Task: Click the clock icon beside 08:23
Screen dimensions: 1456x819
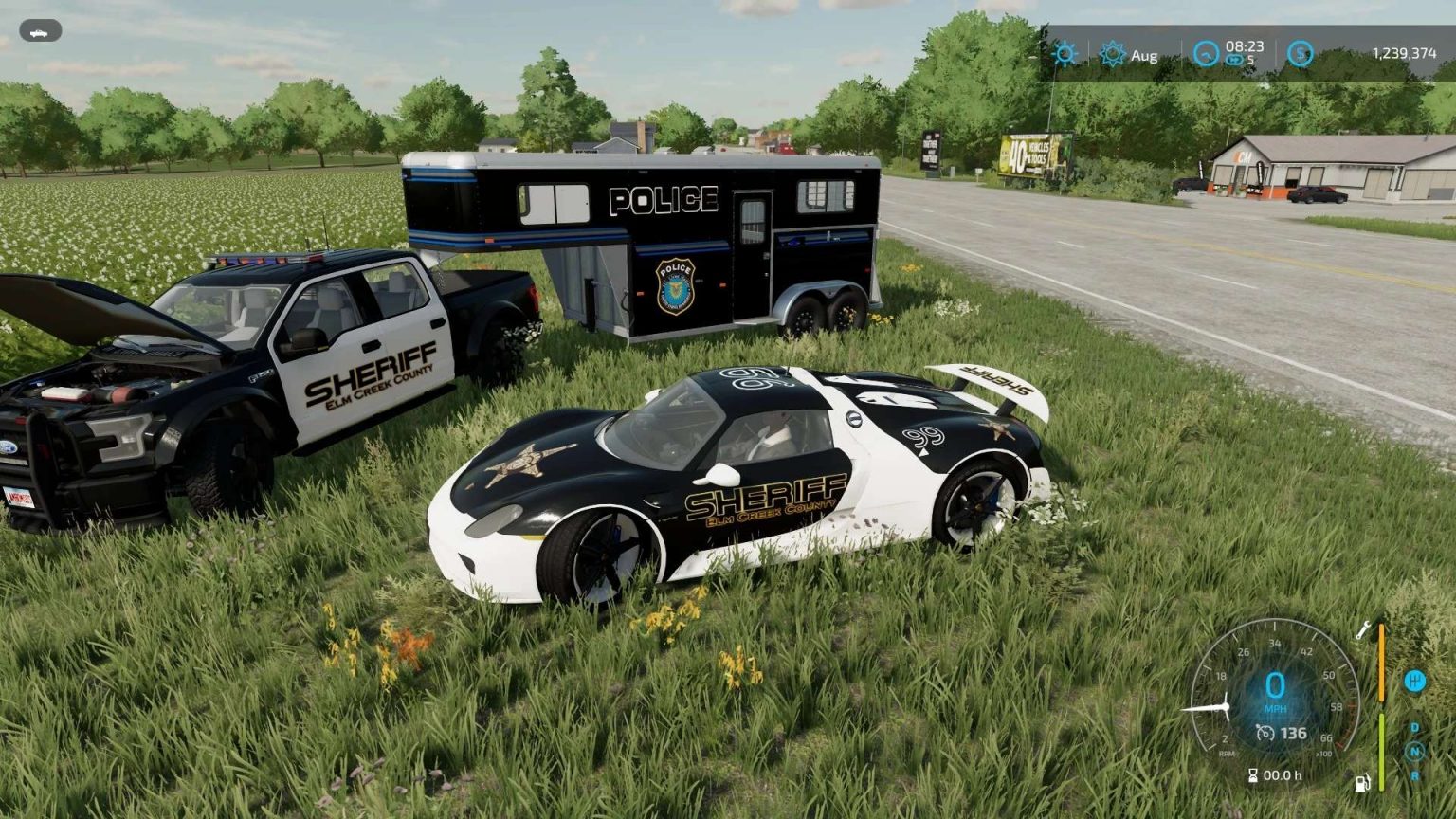Action: pyautogui.click(x=1206, y=54)
